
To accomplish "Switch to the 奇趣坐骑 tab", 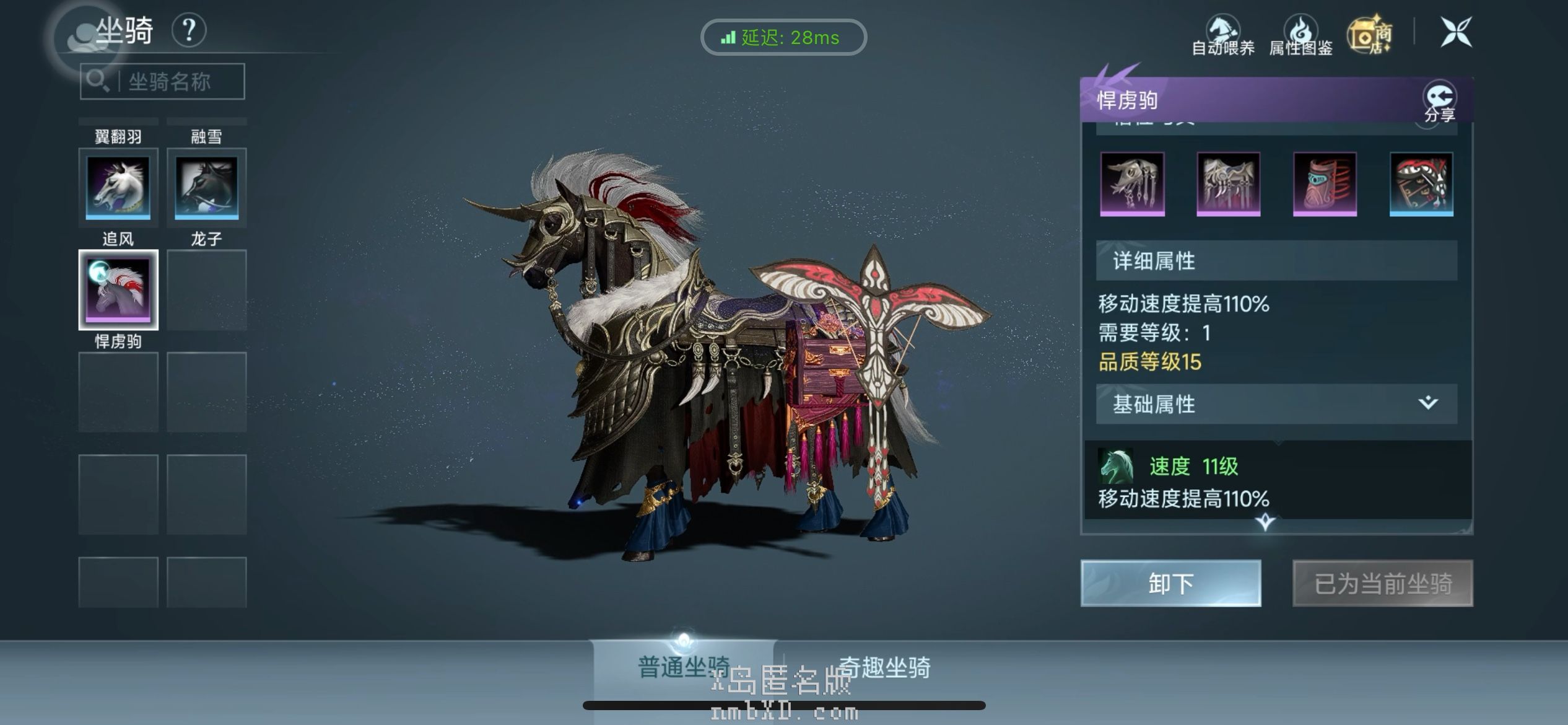I will pyautogui.click(x=884, y=667).
